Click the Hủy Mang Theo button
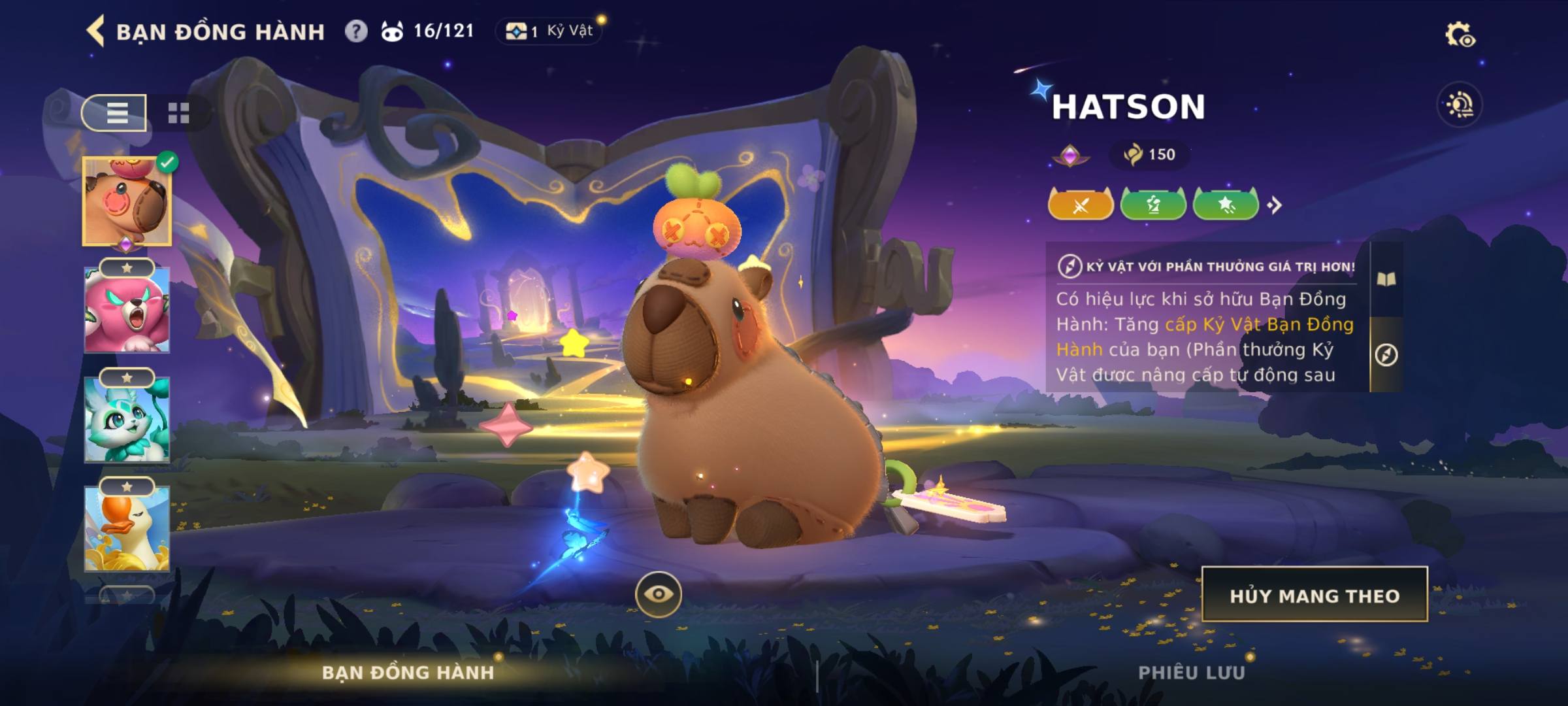The height and width of the screenshot is (706, 1568). [1315, 595]
